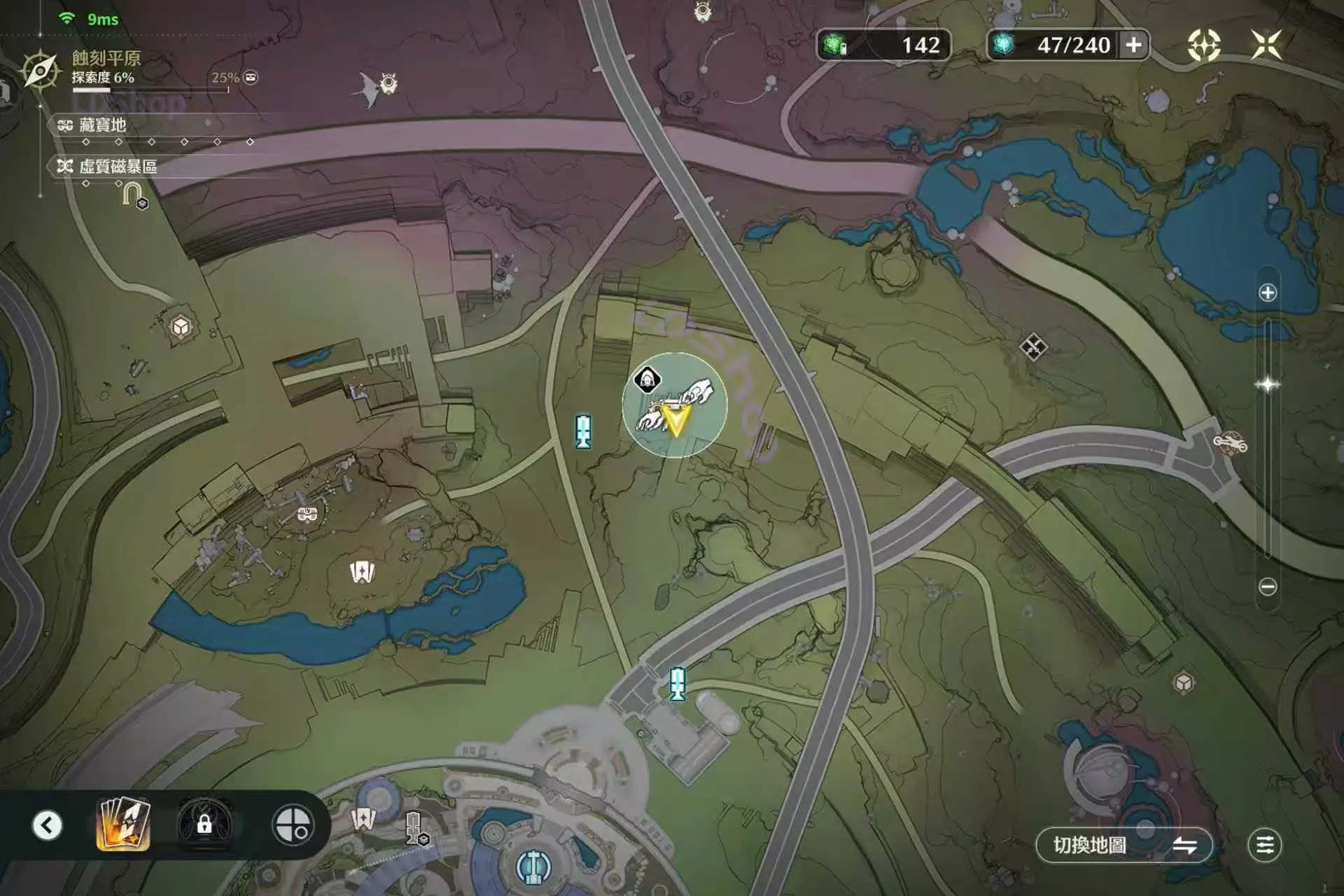The height and width of the screenshot is (896, 1344).
Task: Select the hexagonal cube marker on left
Action: pos(181,327)
